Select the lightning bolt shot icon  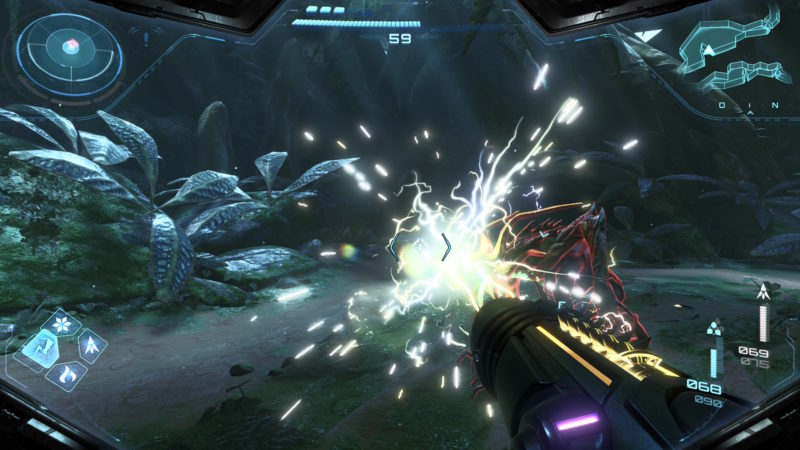pos(41,348)
